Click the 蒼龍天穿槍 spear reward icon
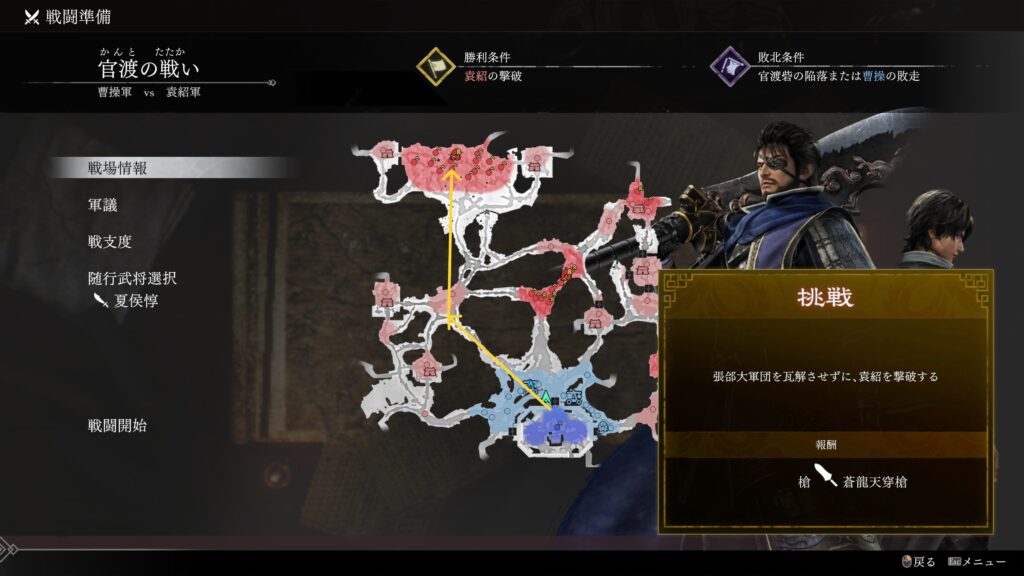Screen dimensions: 1024x576 click(828, 478)
